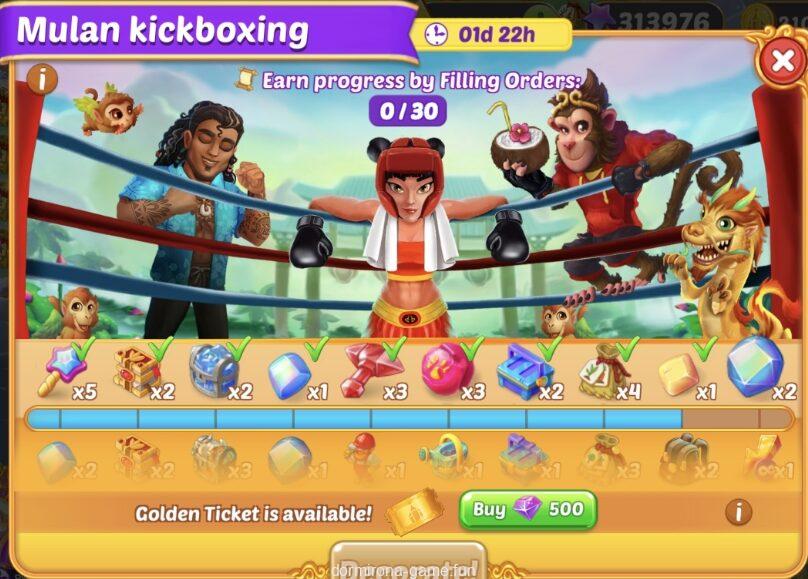Select the pink round bomb x3 reward
This screenshot has width=808, height=579.
(445, 369)
